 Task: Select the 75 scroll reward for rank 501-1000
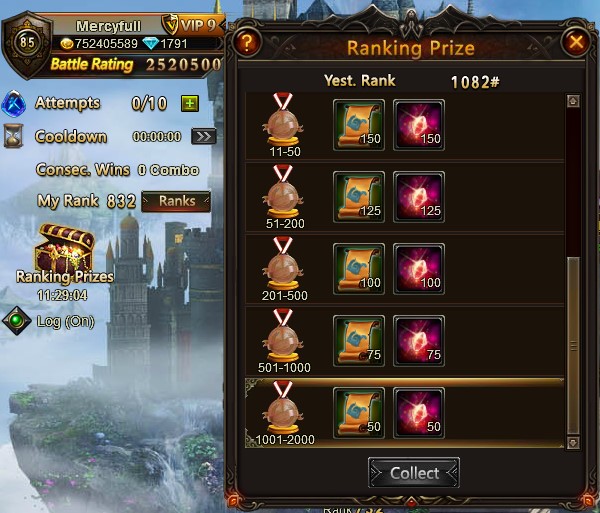point(358,338)
